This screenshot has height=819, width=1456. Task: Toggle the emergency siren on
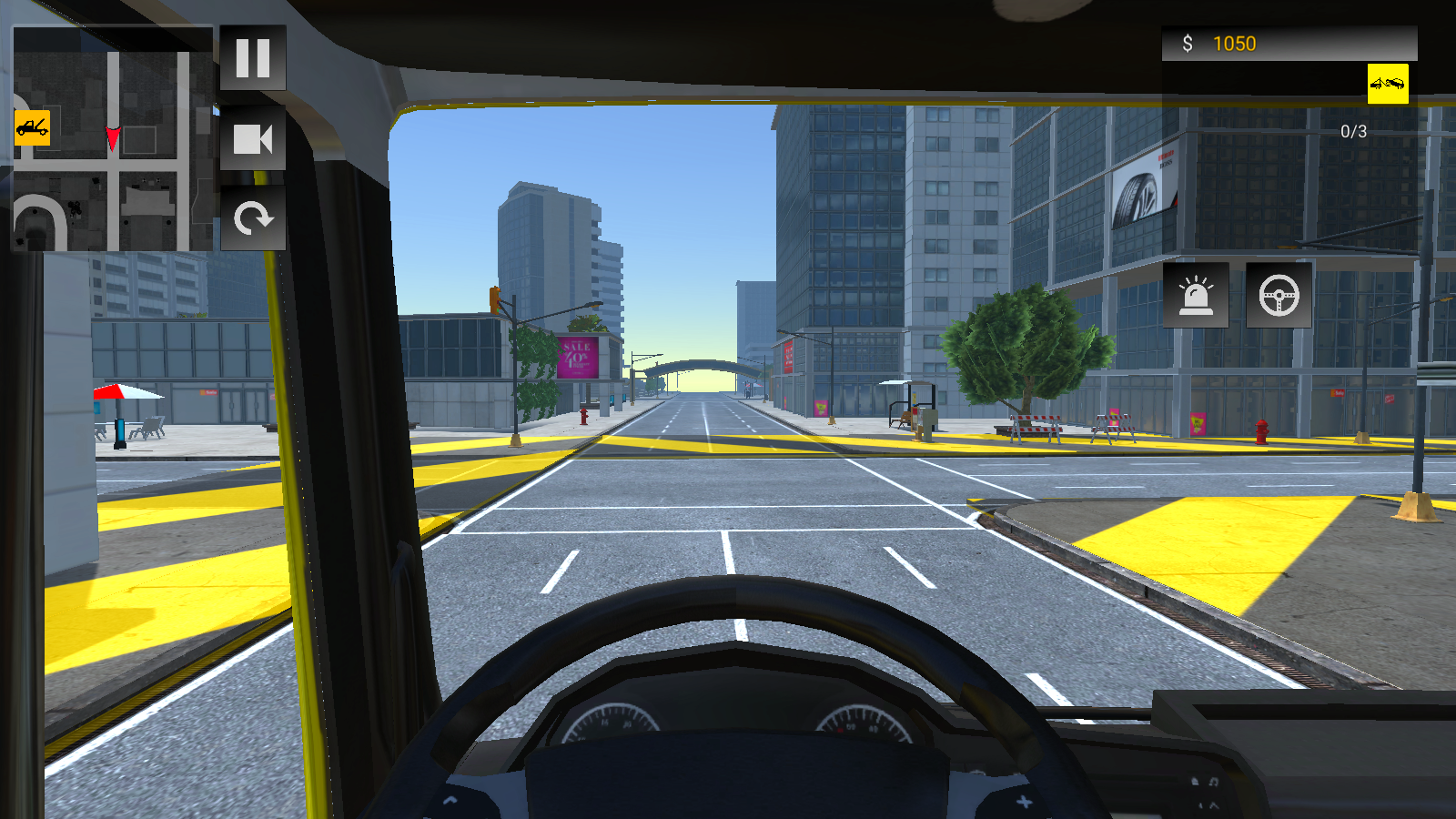tap(1196, 295)
